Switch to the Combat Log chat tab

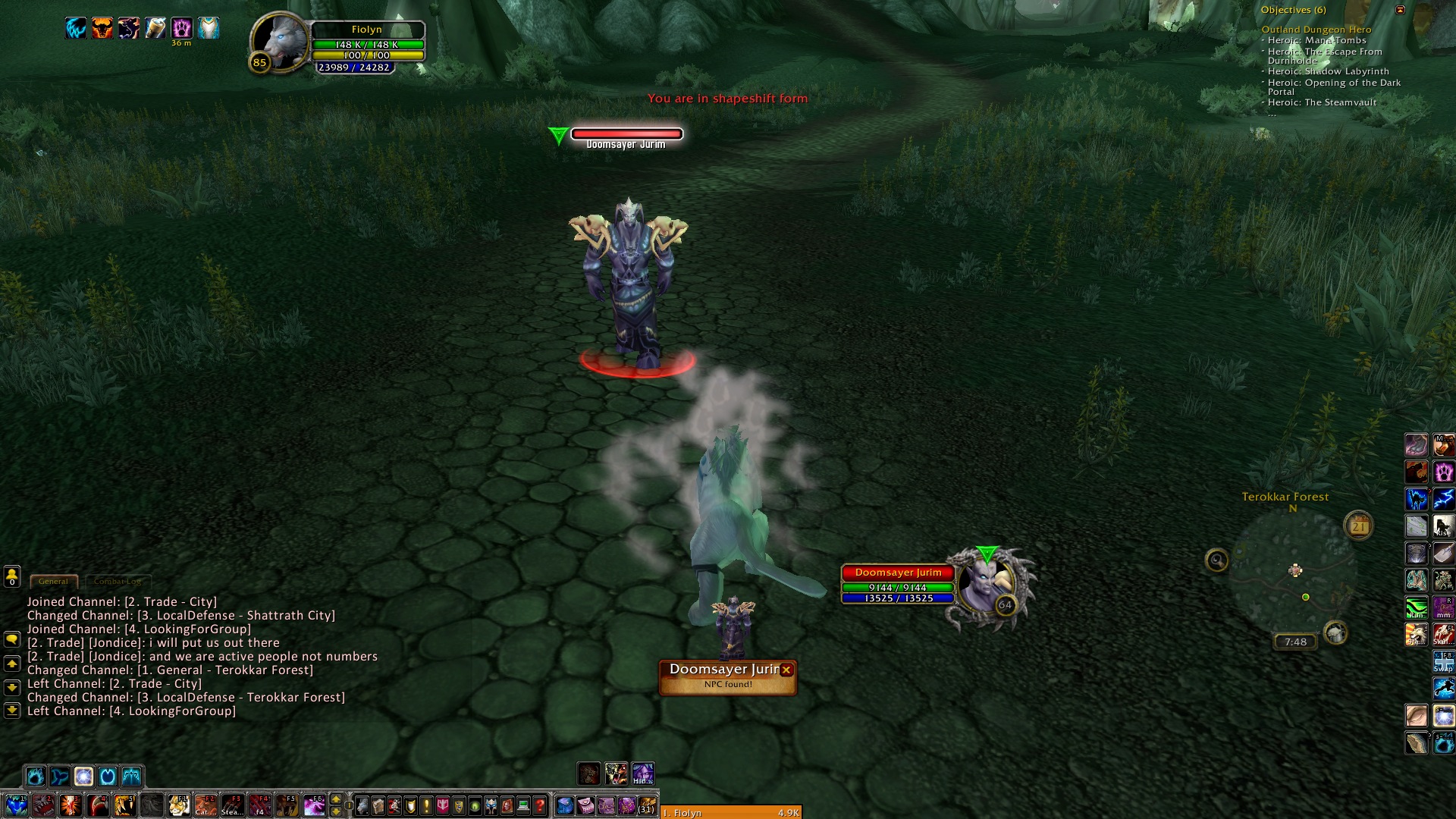pos(118,582)
